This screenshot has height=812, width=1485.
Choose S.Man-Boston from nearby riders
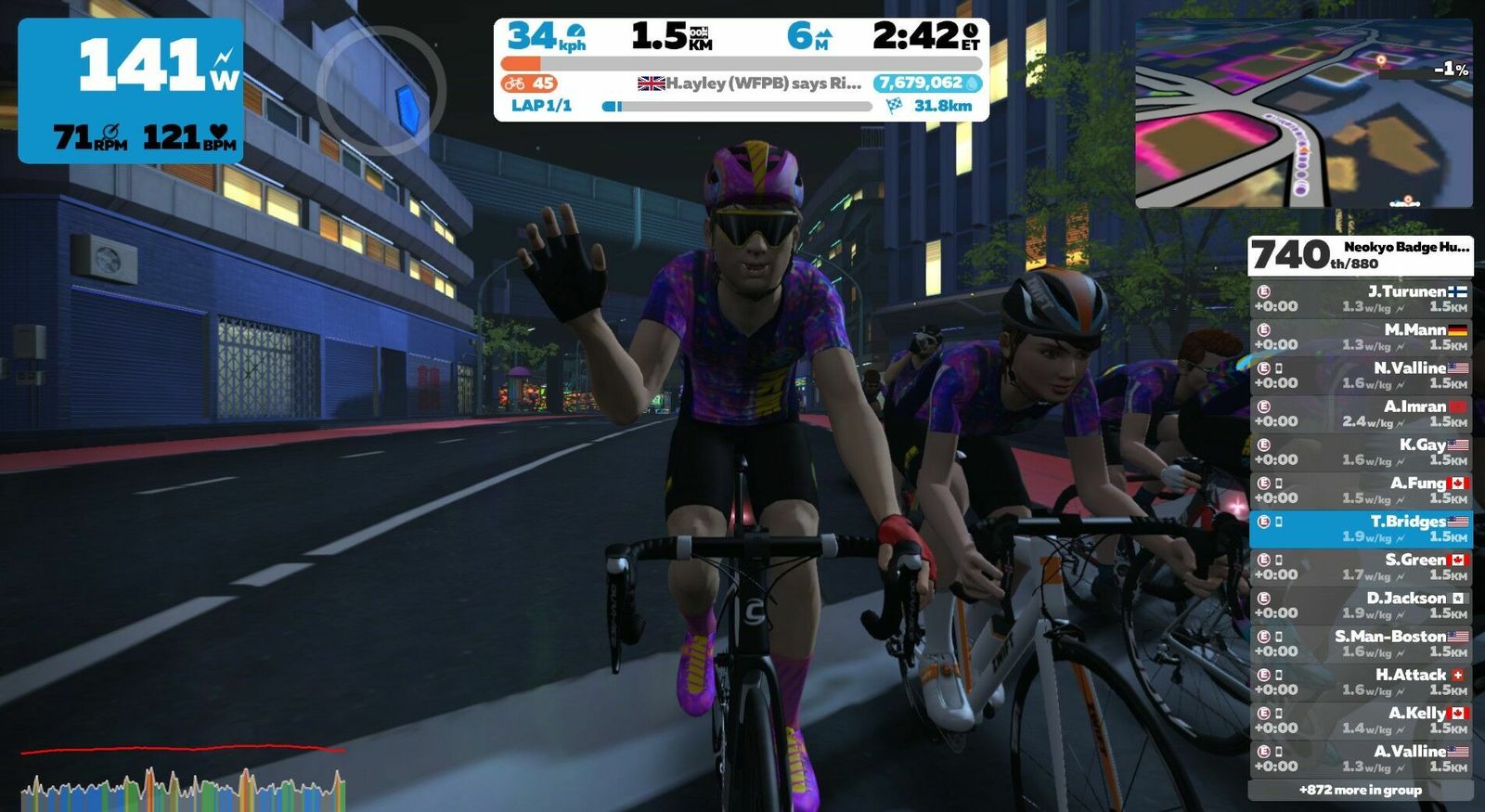1360,644
